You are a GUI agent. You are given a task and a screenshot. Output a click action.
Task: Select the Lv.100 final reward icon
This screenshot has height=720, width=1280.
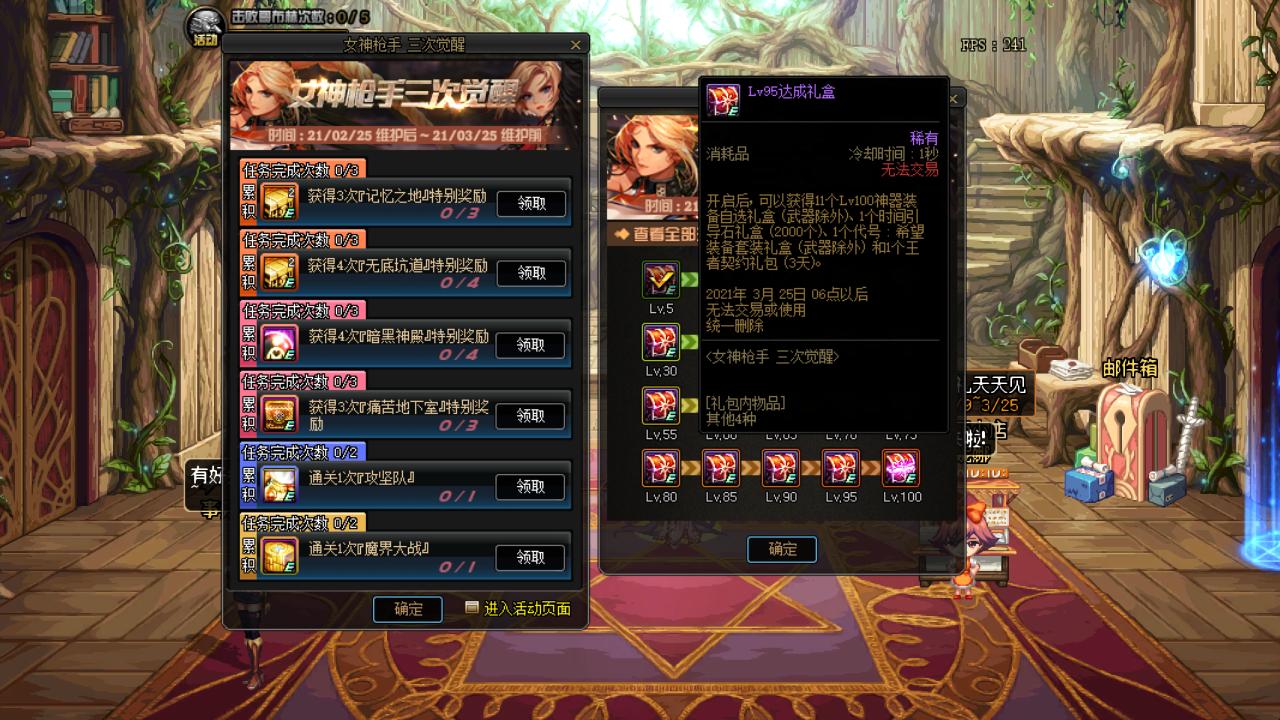903,468
